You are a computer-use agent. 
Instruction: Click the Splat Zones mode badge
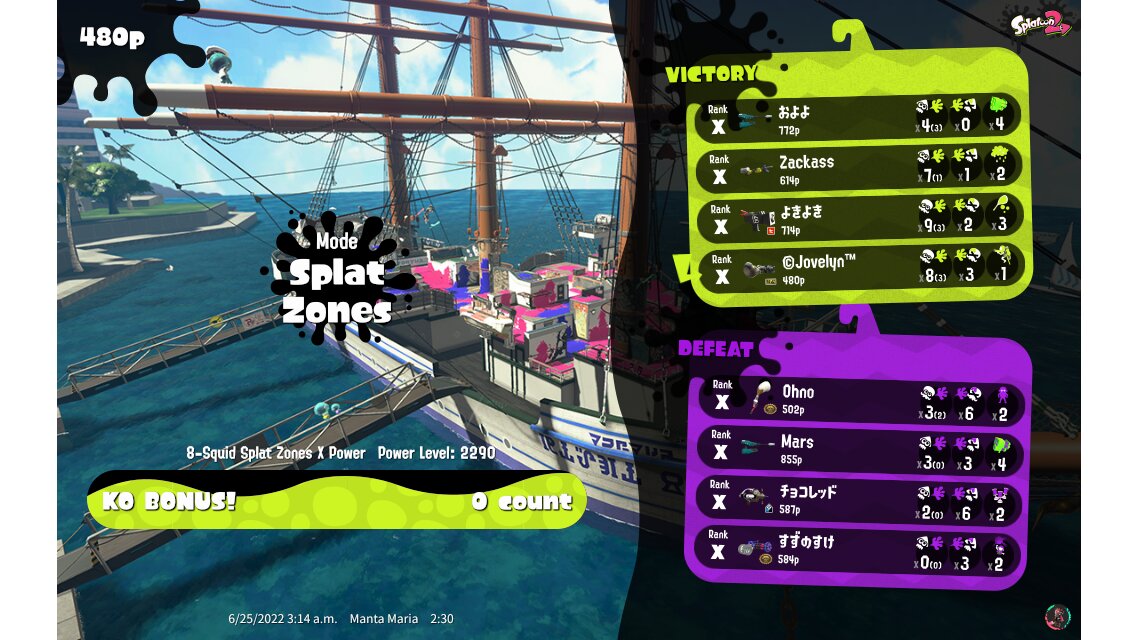pyautogui.click(x=336, y=278)
